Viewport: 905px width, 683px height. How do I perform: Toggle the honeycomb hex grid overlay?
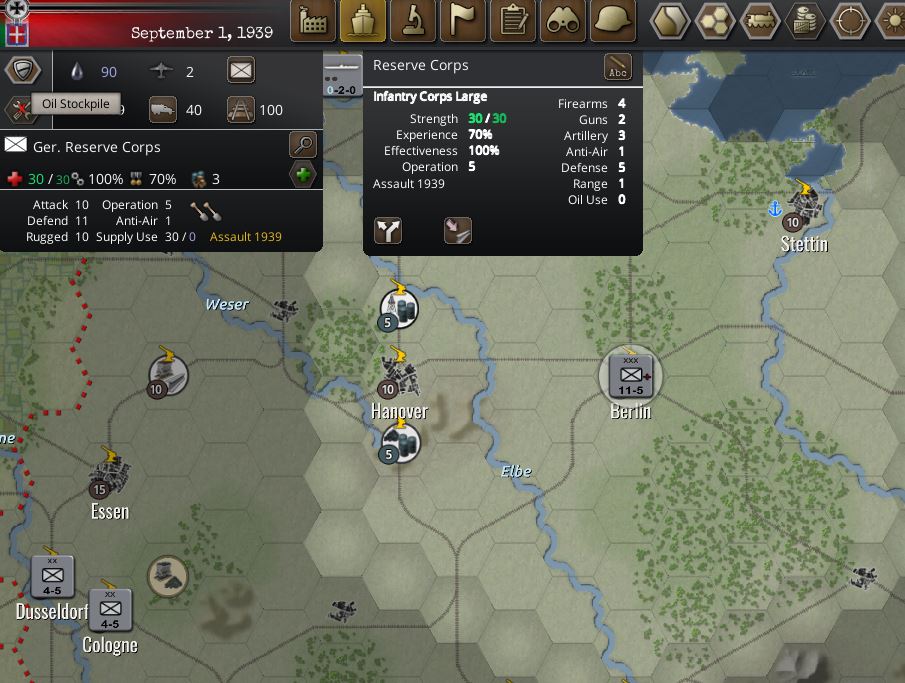717,20
